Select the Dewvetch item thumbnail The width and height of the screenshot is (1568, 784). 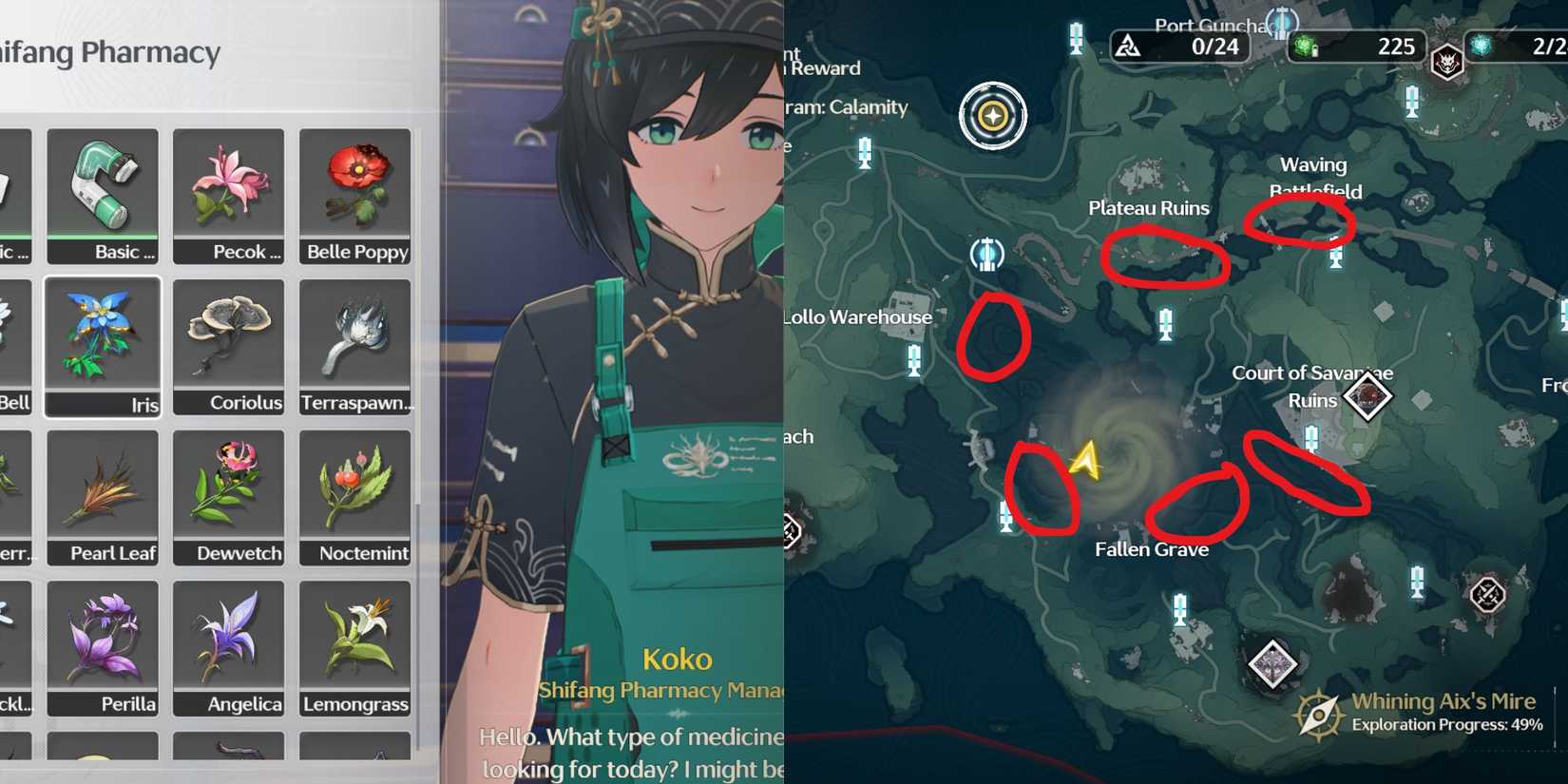tap(228, 497)
